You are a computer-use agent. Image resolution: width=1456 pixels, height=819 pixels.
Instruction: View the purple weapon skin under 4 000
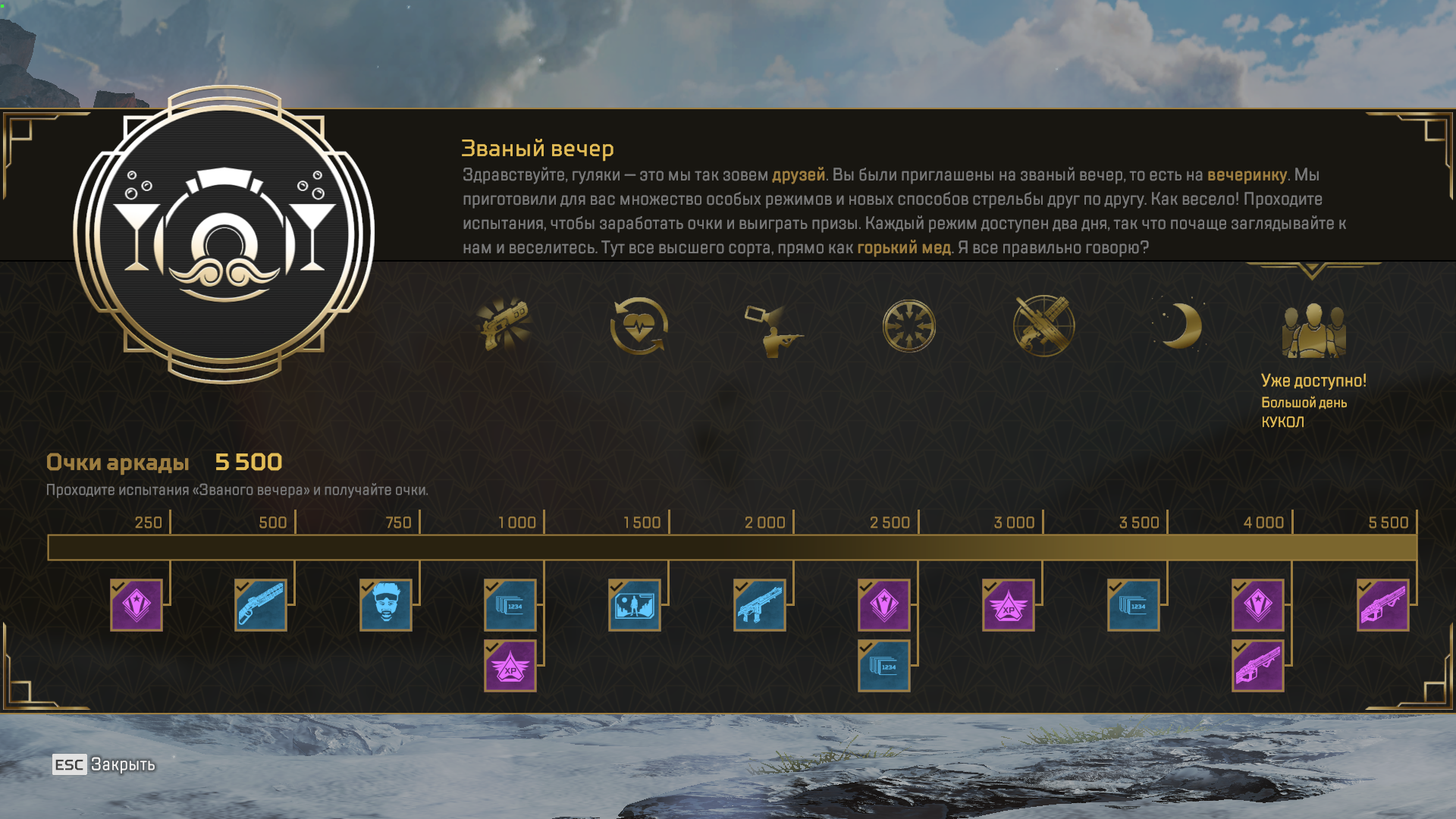pyautogui.click(x=1258, y=666)
